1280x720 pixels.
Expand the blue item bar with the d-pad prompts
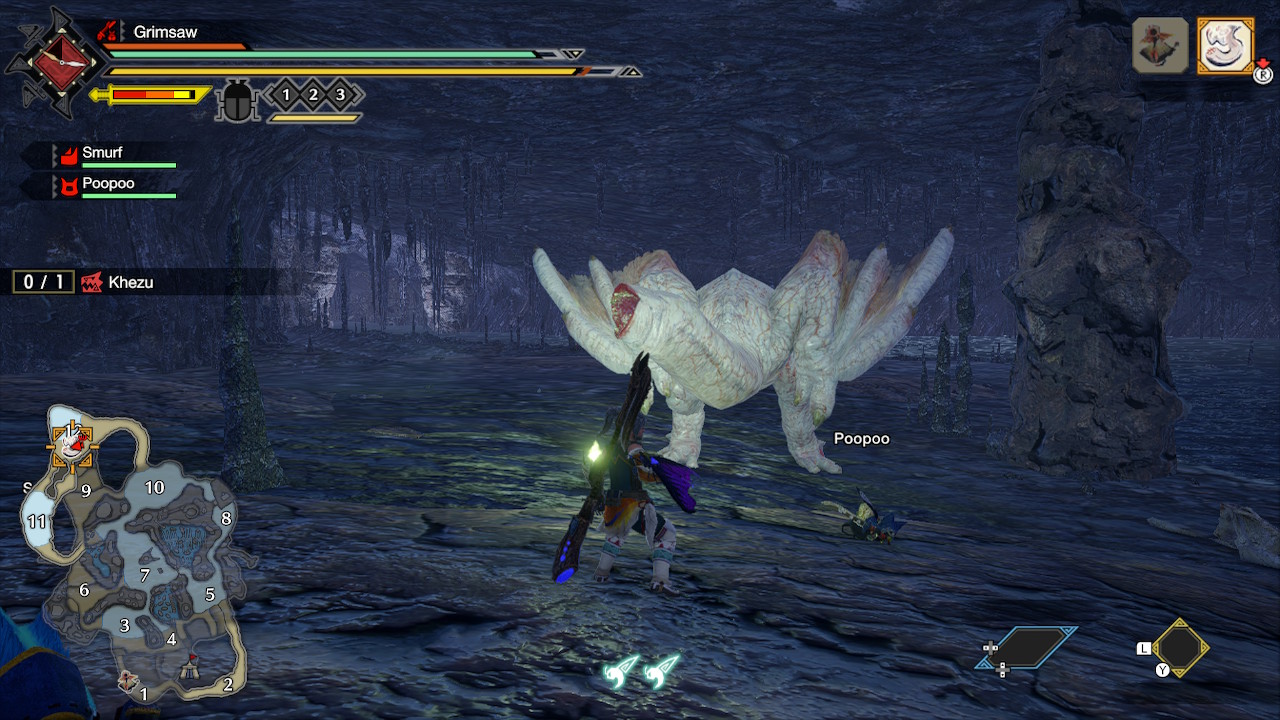[x=1035, y=645]
